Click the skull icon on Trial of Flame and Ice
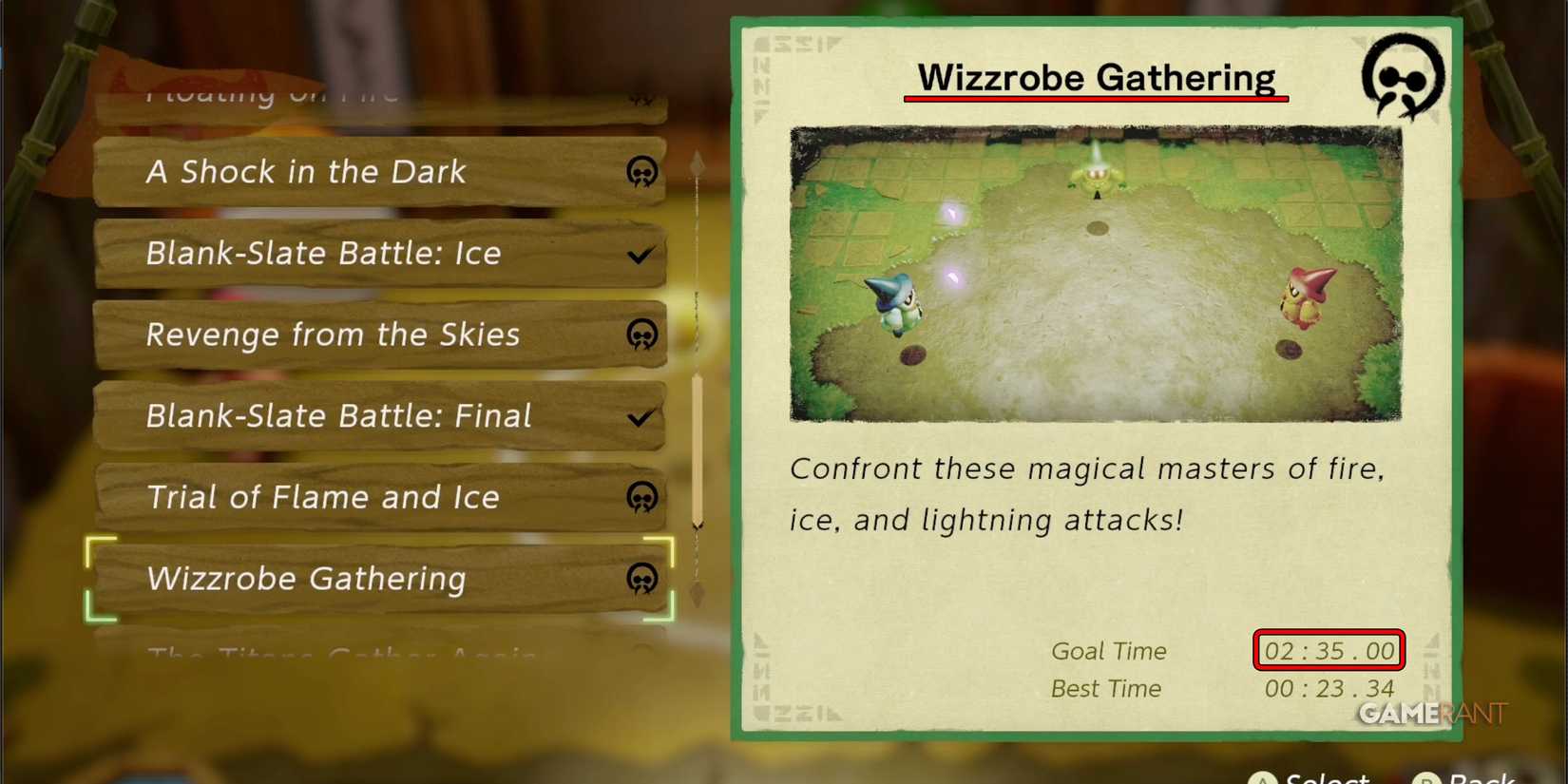This screenshot has width=1568, height=784. pos(643,497)
